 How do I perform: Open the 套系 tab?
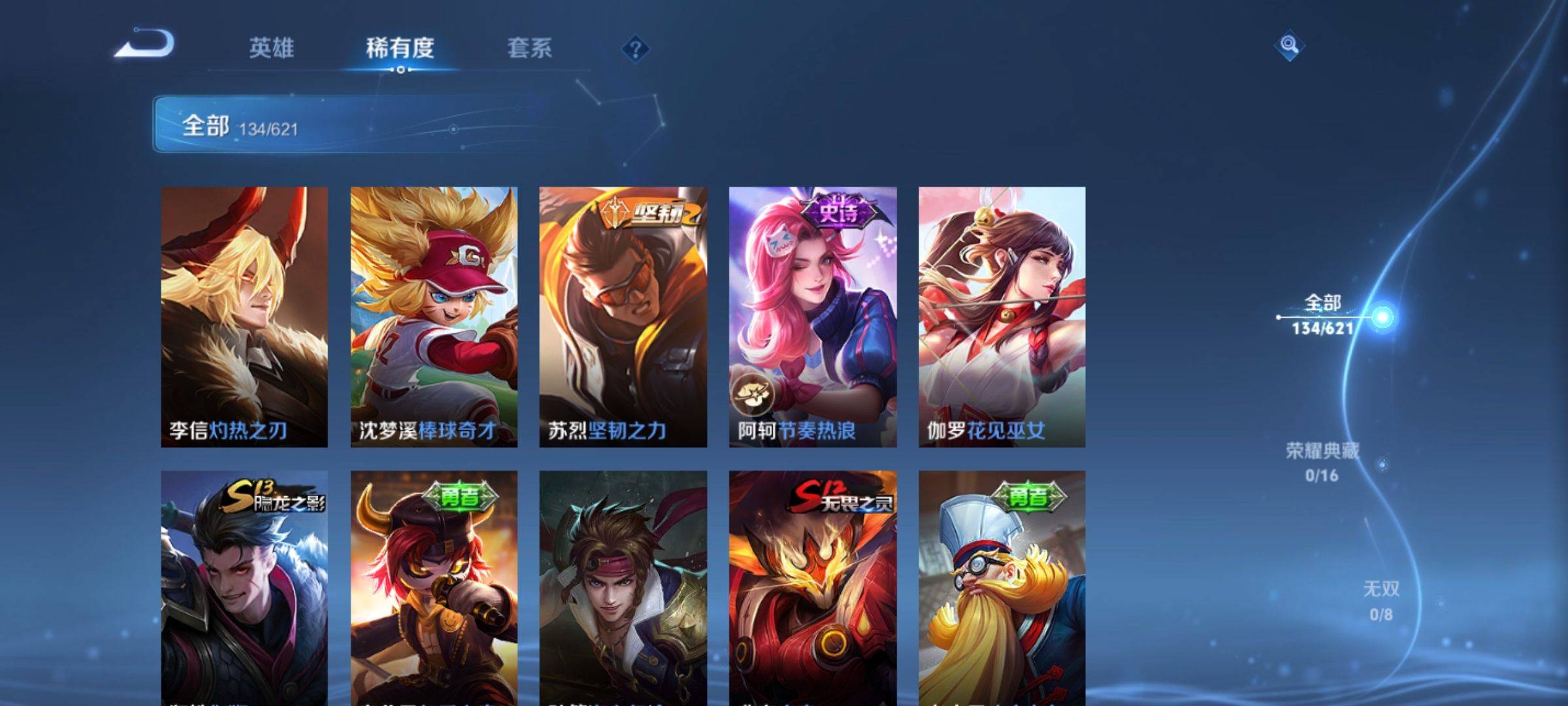[x=529, y=48]
